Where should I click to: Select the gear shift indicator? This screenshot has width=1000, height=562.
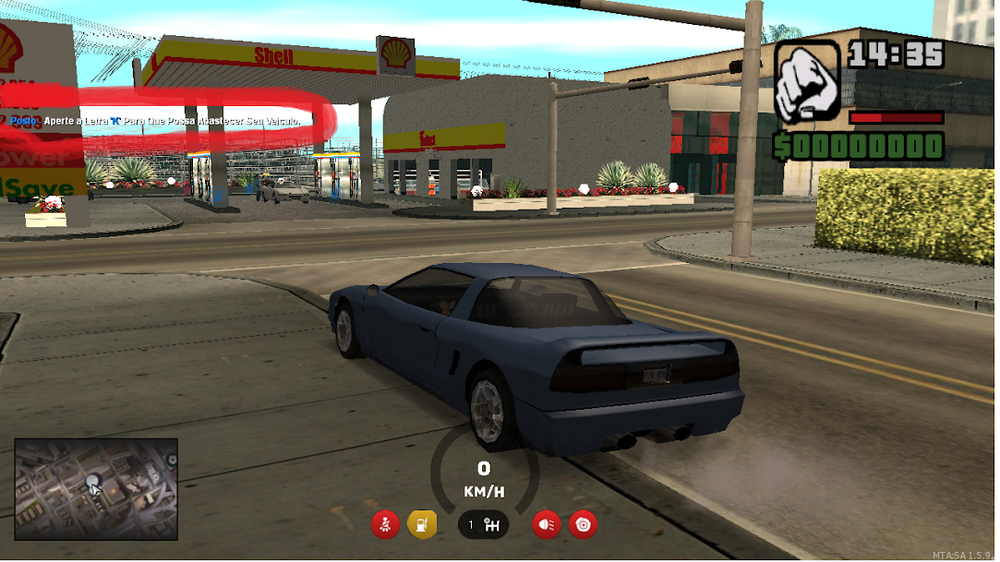(x=483, y=524)
